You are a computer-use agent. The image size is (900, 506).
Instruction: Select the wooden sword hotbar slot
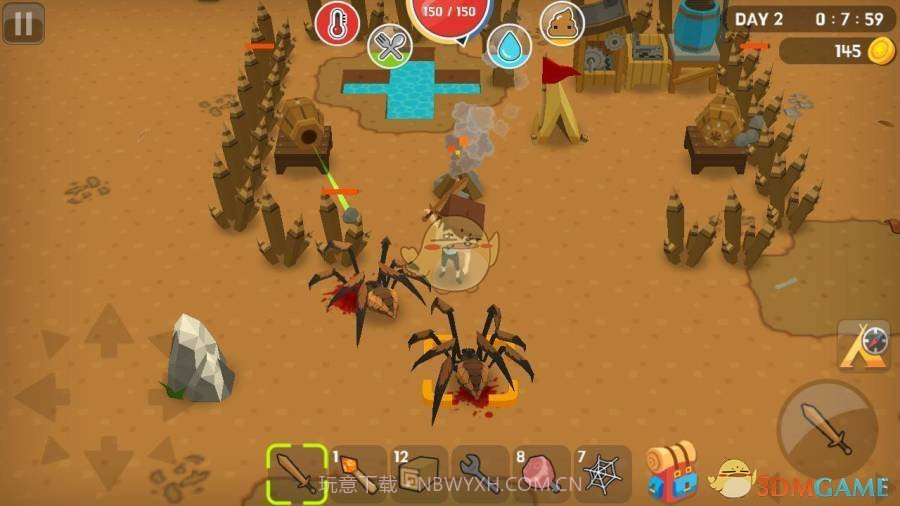click(x=297, y=472)
